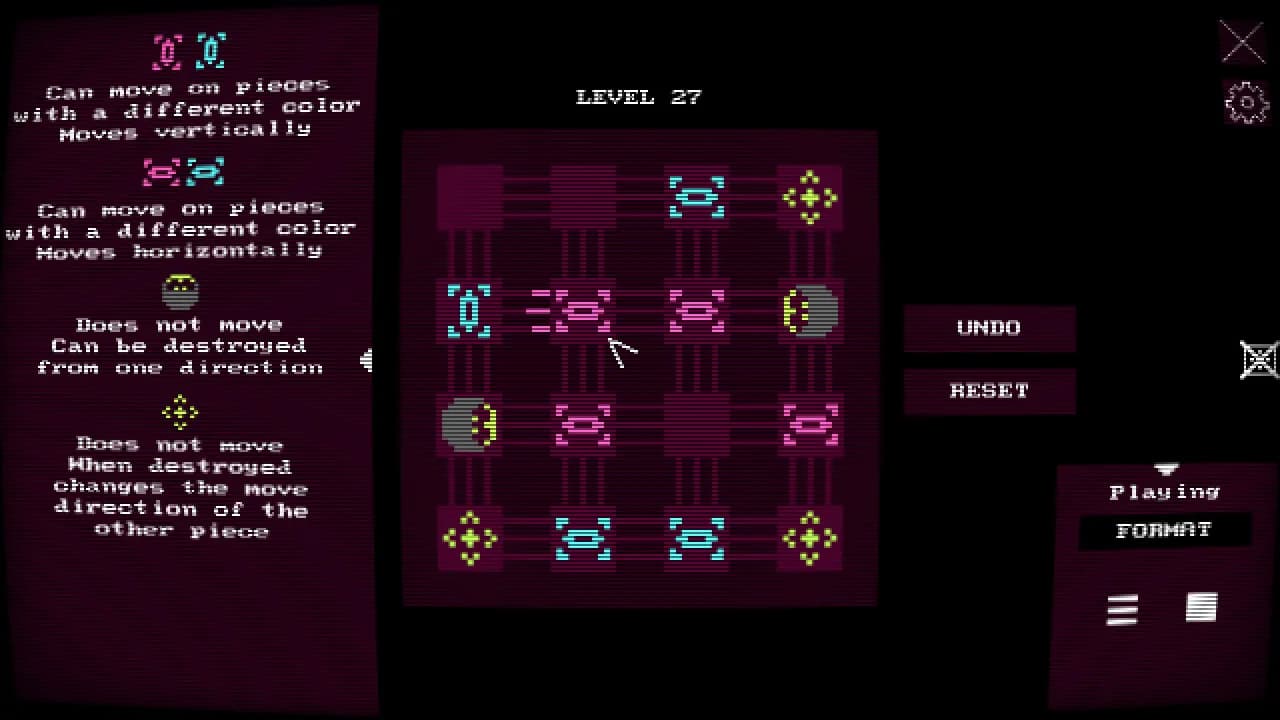This screenshot has height=720, width=1280.
Task: Click the gray piece beside the UNDO button
Action: [x=809, y=311]
